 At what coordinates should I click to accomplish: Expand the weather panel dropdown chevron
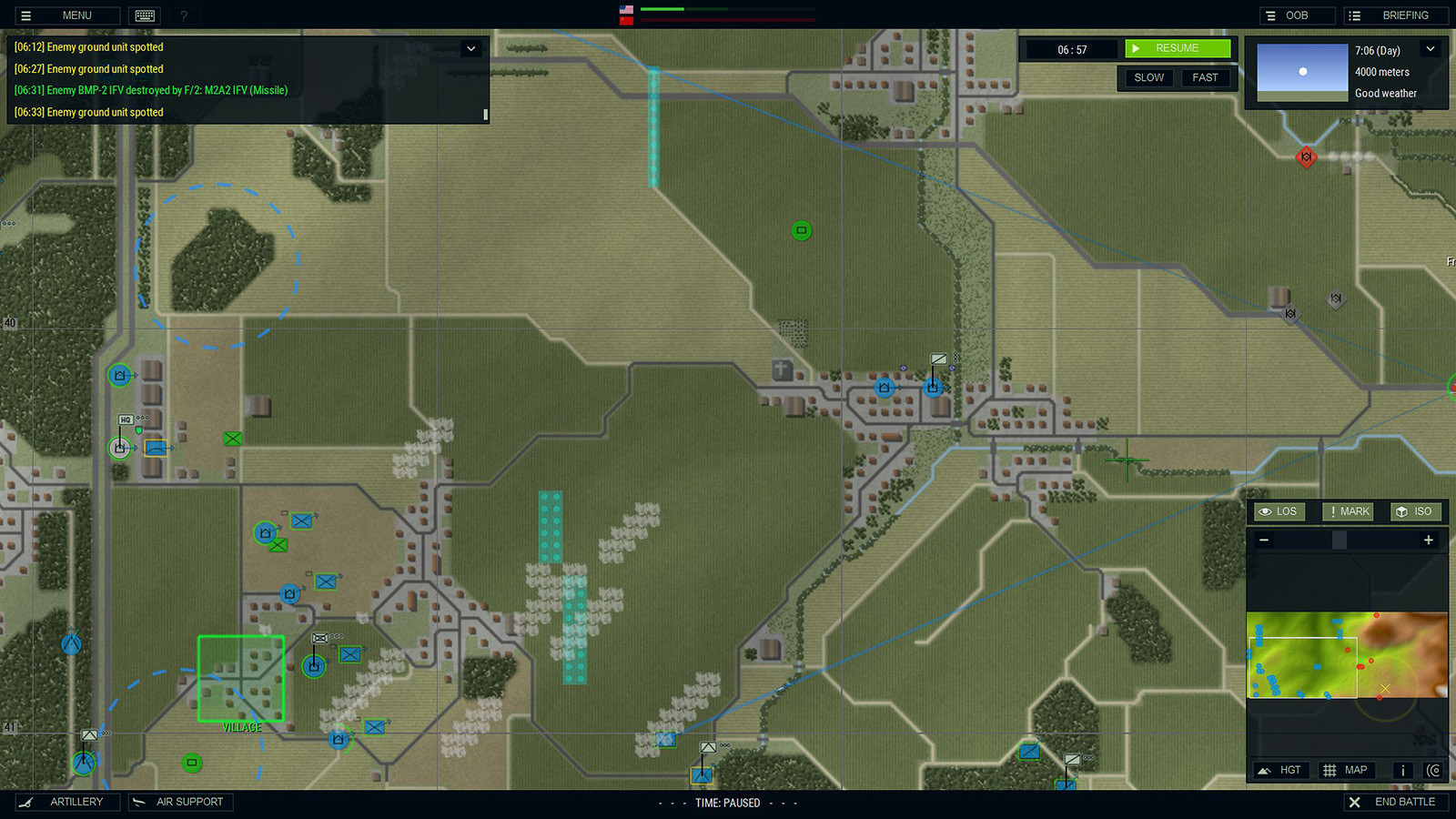click(x=1431, y=49)
